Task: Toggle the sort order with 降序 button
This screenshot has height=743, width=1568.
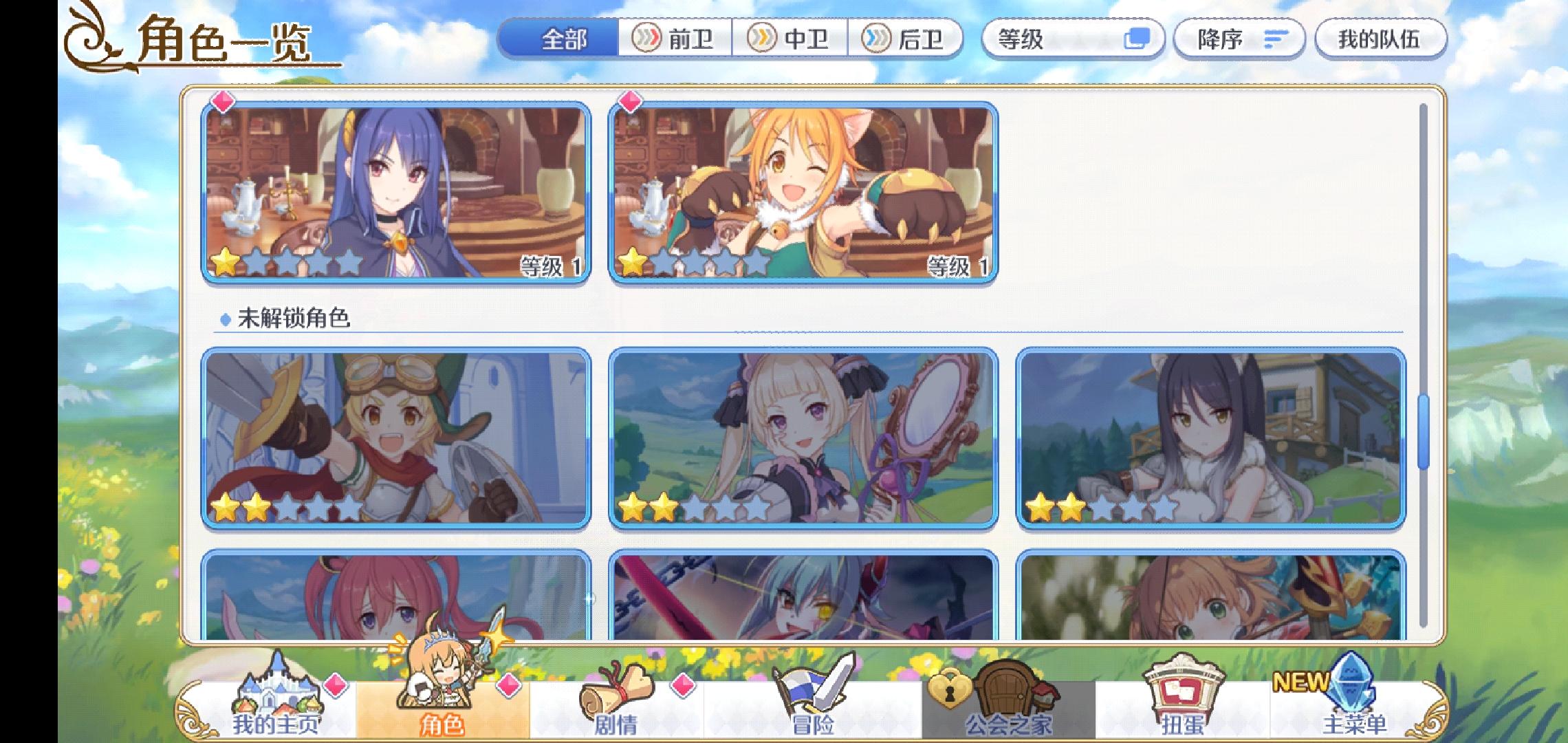Action: click(x=1238, y=39)
